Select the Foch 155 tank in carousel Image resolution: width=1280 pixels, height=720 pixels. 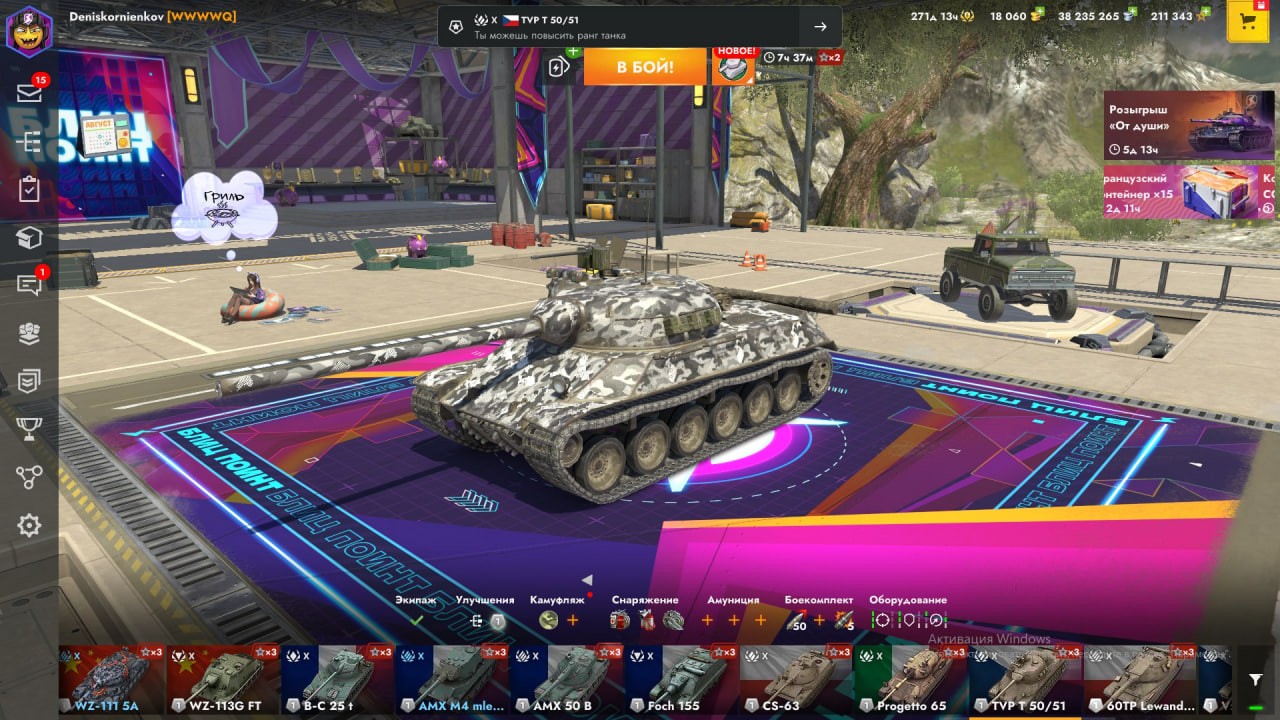[x=682, y=678]
